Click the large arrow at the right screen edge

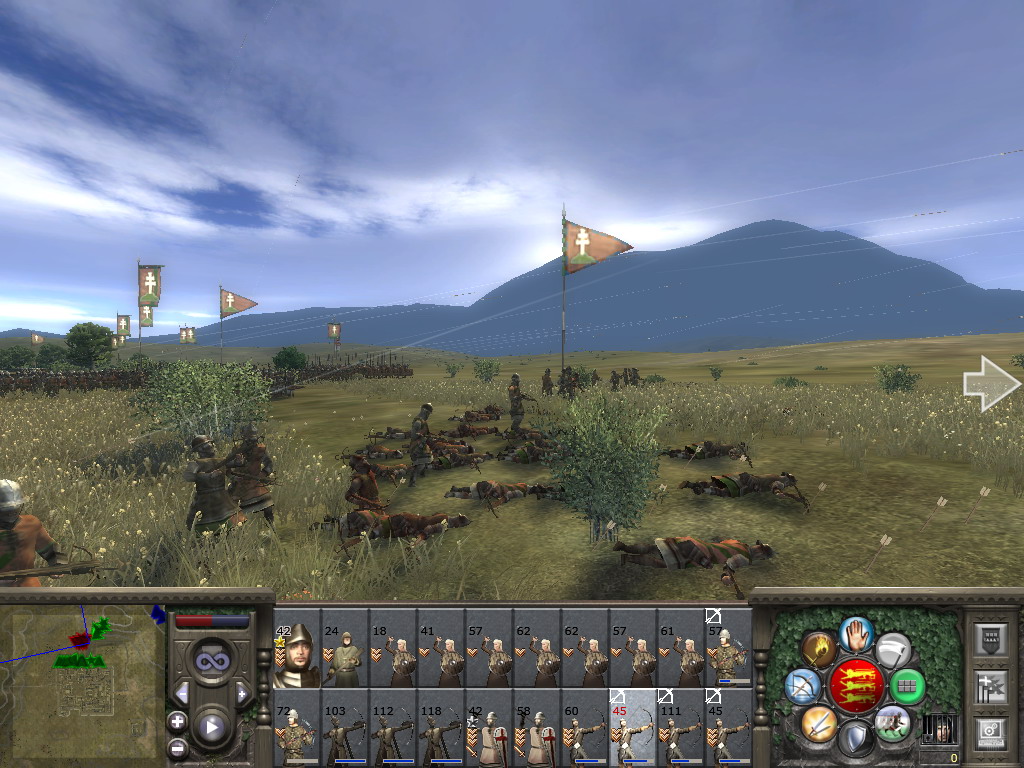[991, 384]
